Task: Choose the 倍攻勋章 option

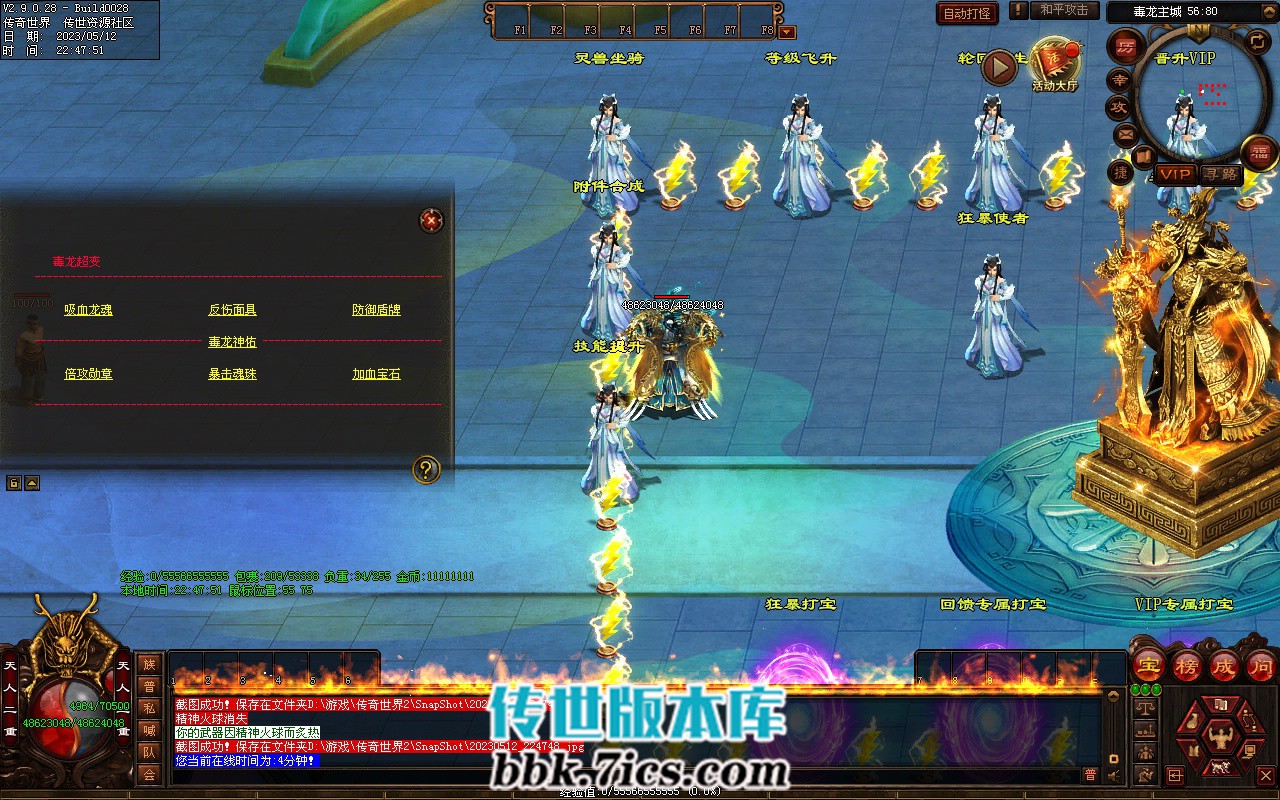Action: (88, 374)
